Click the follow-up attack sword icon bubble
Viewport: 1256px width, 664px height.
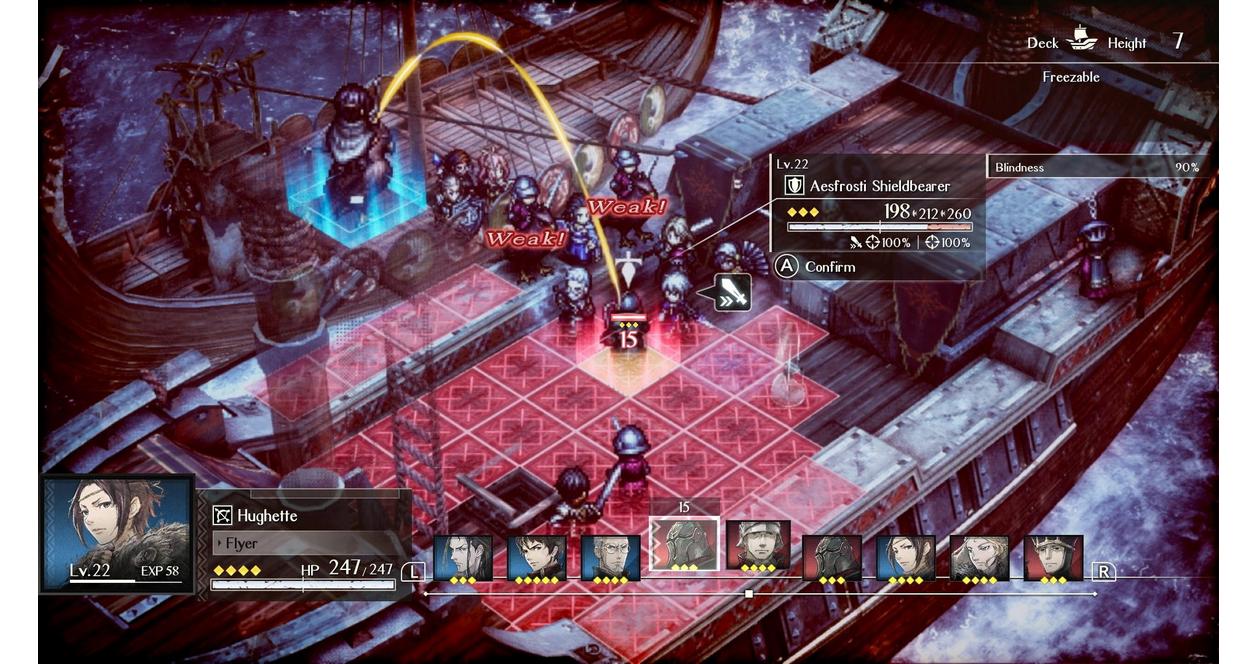click(732, 292)
